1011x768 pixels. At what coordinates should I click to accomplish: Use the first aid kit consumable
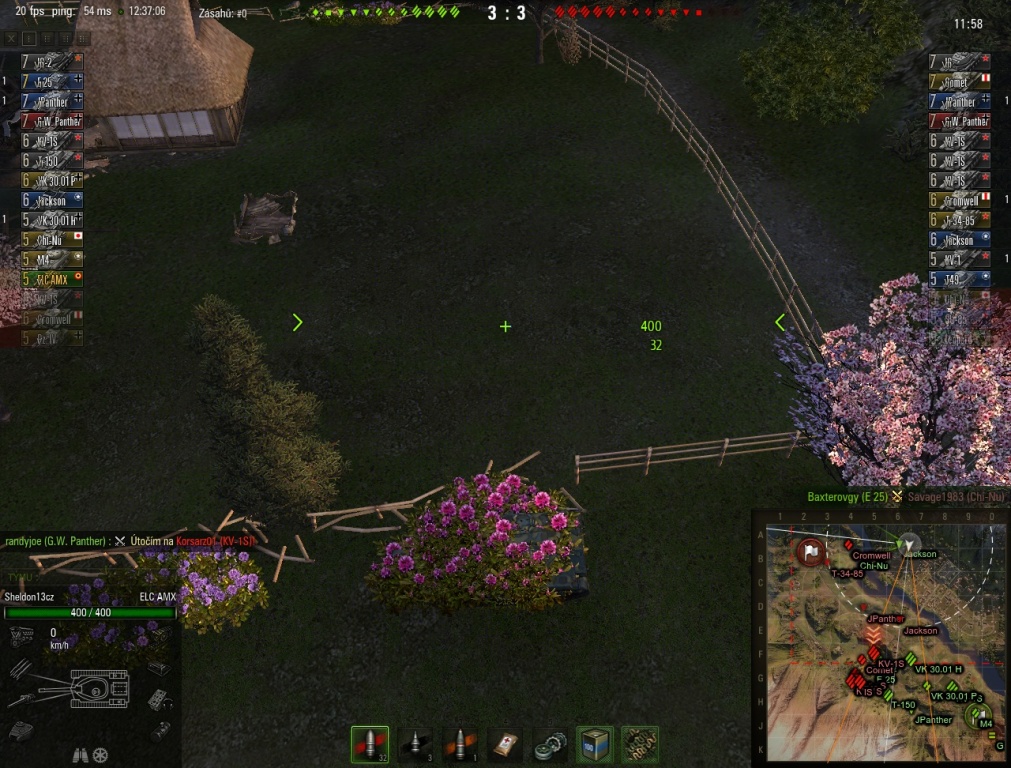(506, 745)
